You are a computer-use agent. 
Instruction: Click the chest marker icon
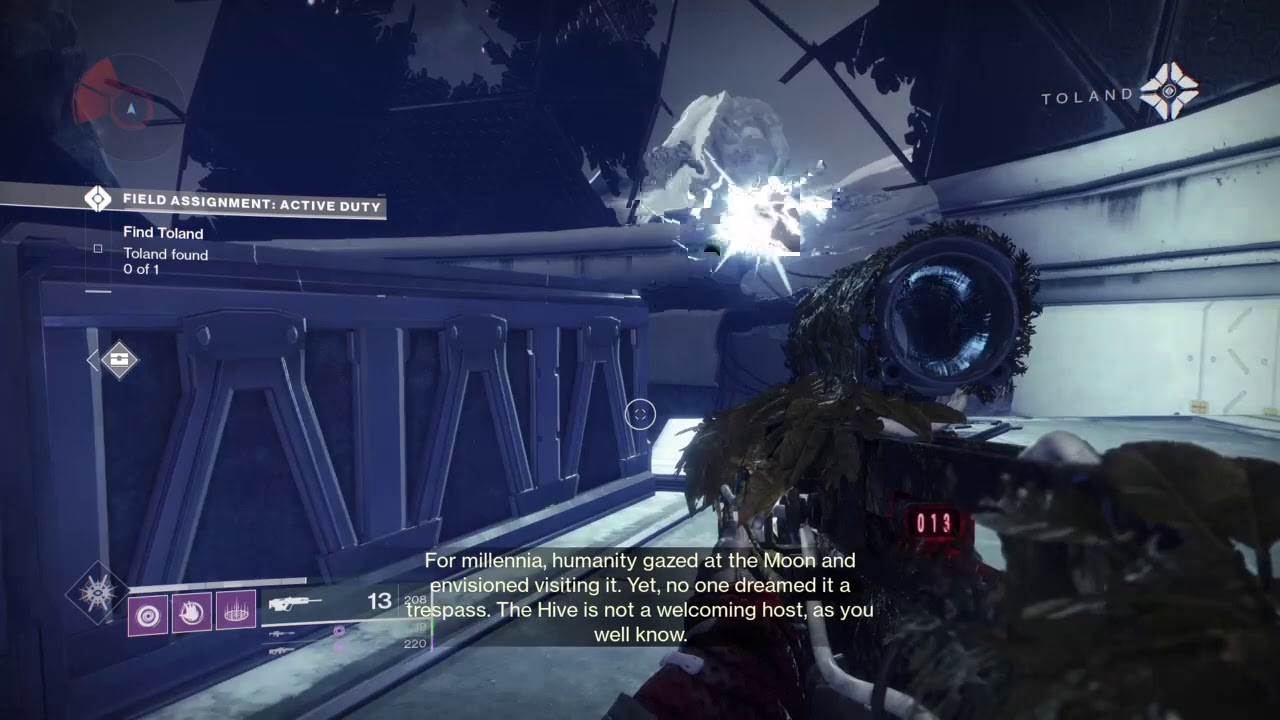119,360
